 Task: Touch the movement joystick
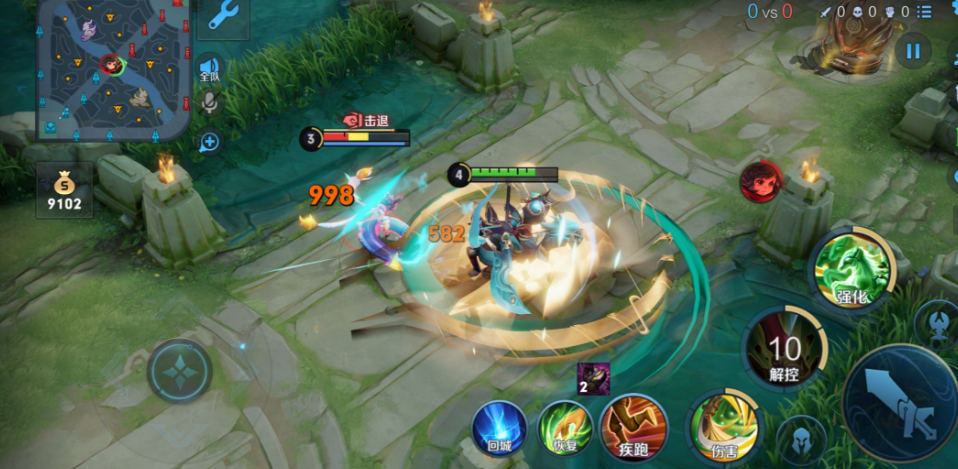point(180,371)
